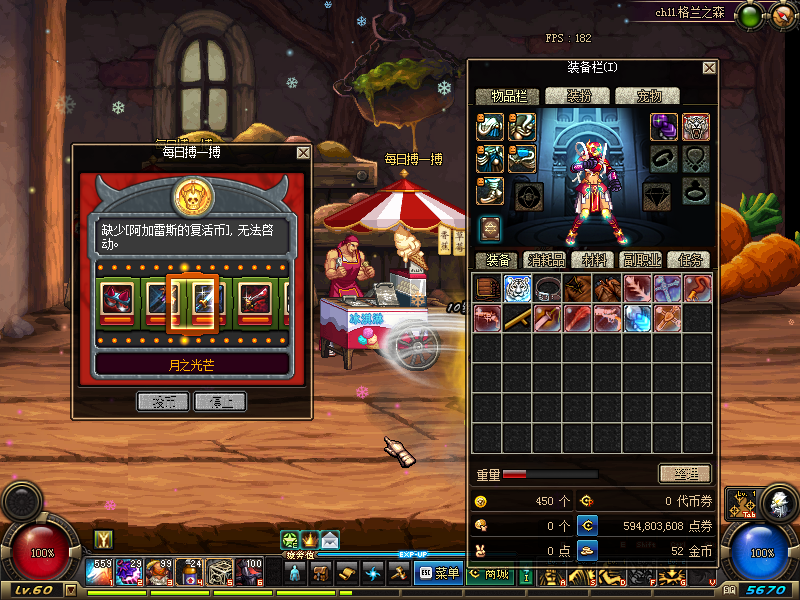This screenshot has width=800, height=600.
Task: Close the 装备栏 inventory panel
Action: [709, 68]
